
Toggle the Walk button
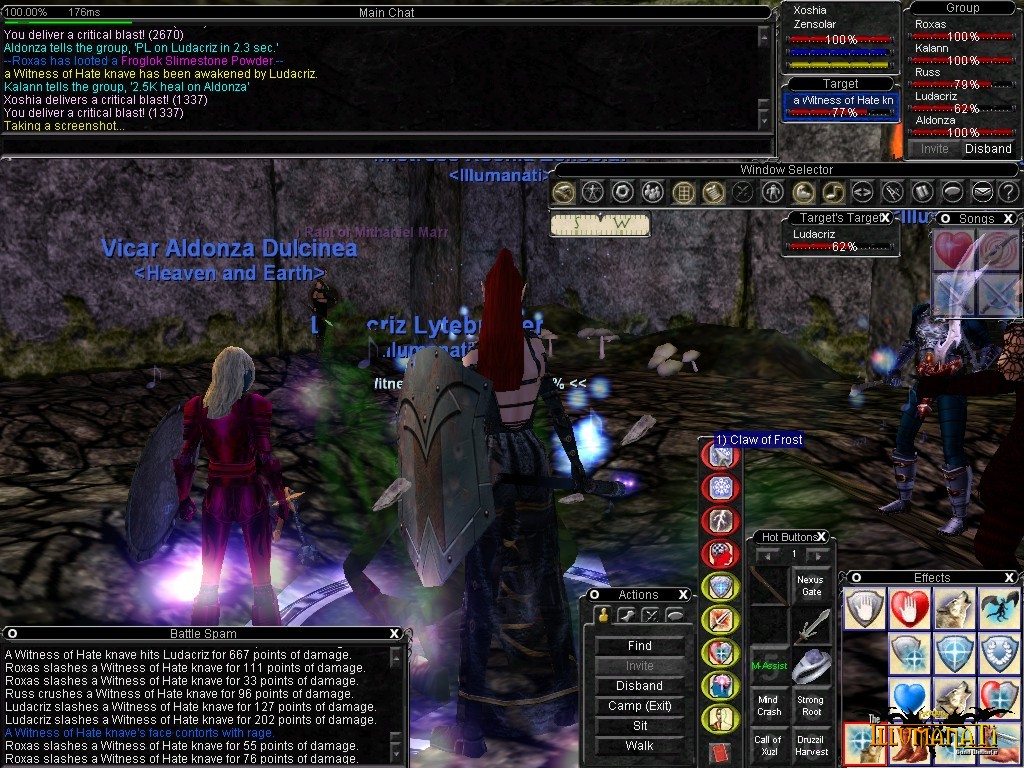pos(640,746)
